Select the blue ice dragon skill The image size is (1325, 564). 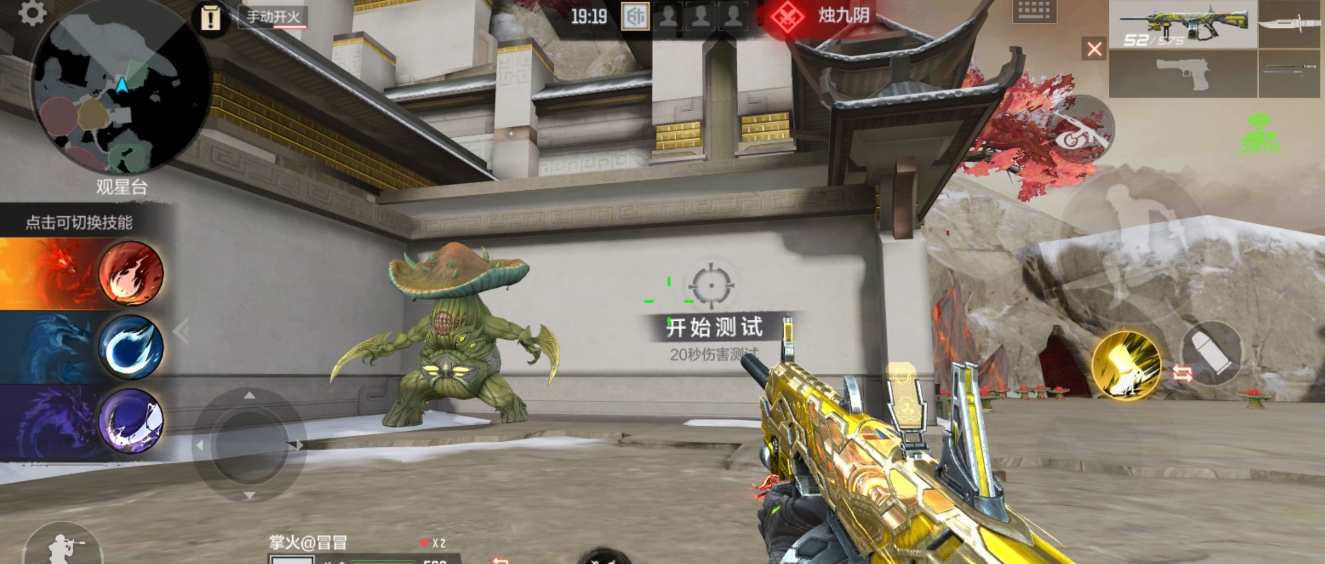click(x=130, y=347)
